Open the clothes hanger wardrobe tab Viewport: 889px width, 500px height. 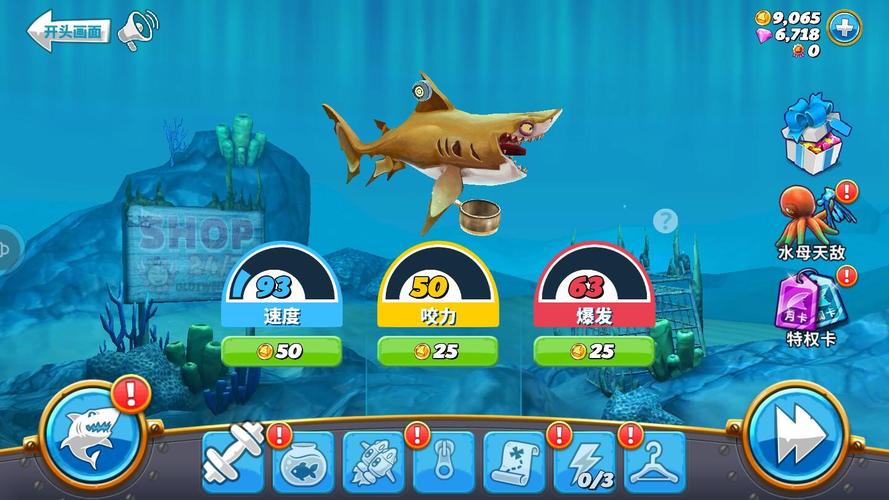pyautogui.click(x=655, y=462)
